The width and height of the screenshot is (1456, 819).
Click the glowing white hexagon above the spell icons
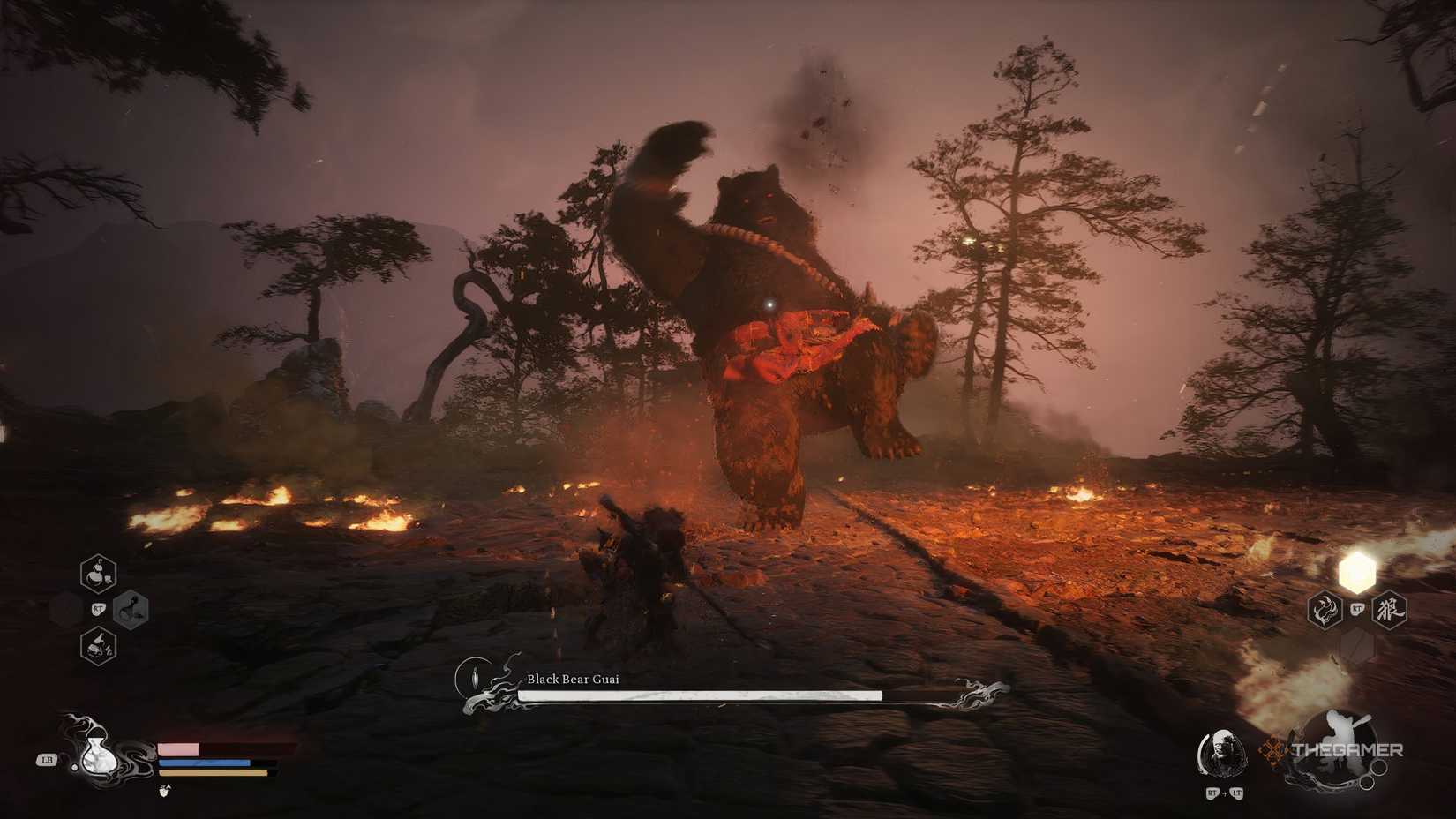[x=1356, y=572]
